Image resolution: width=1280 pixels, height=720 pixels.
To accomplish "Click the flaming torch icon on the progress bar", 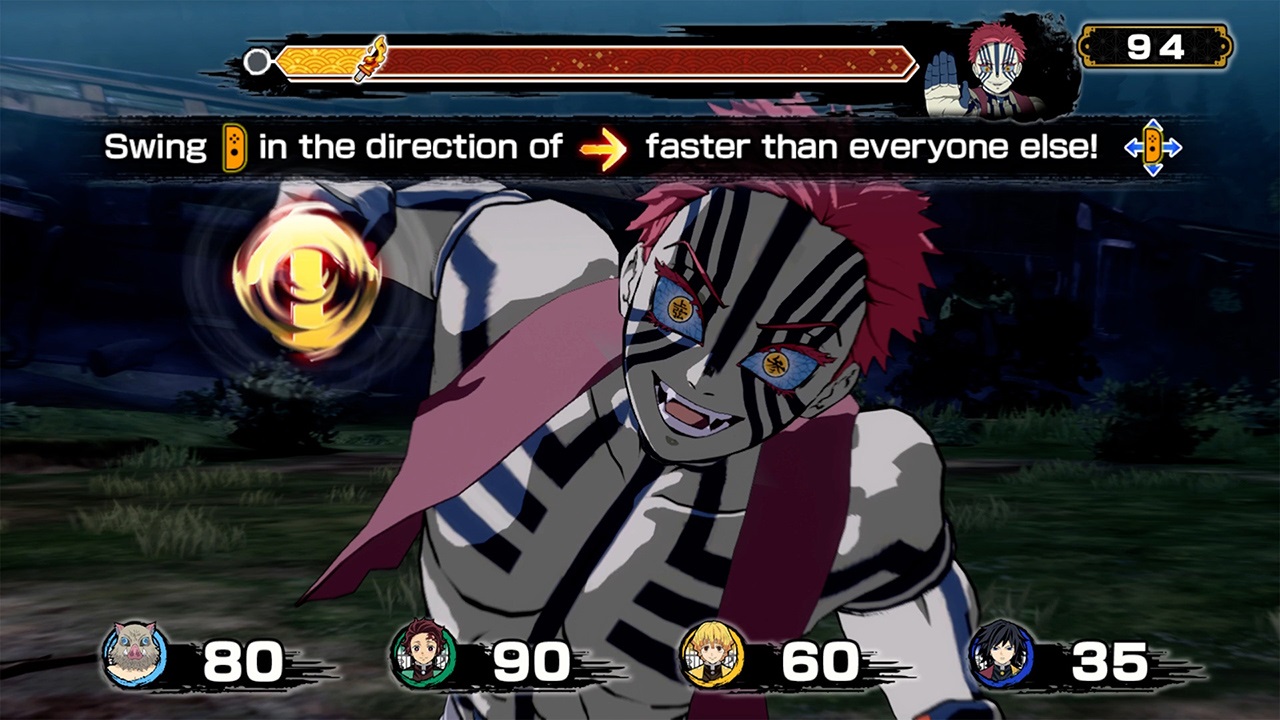I will pos(371,58).
